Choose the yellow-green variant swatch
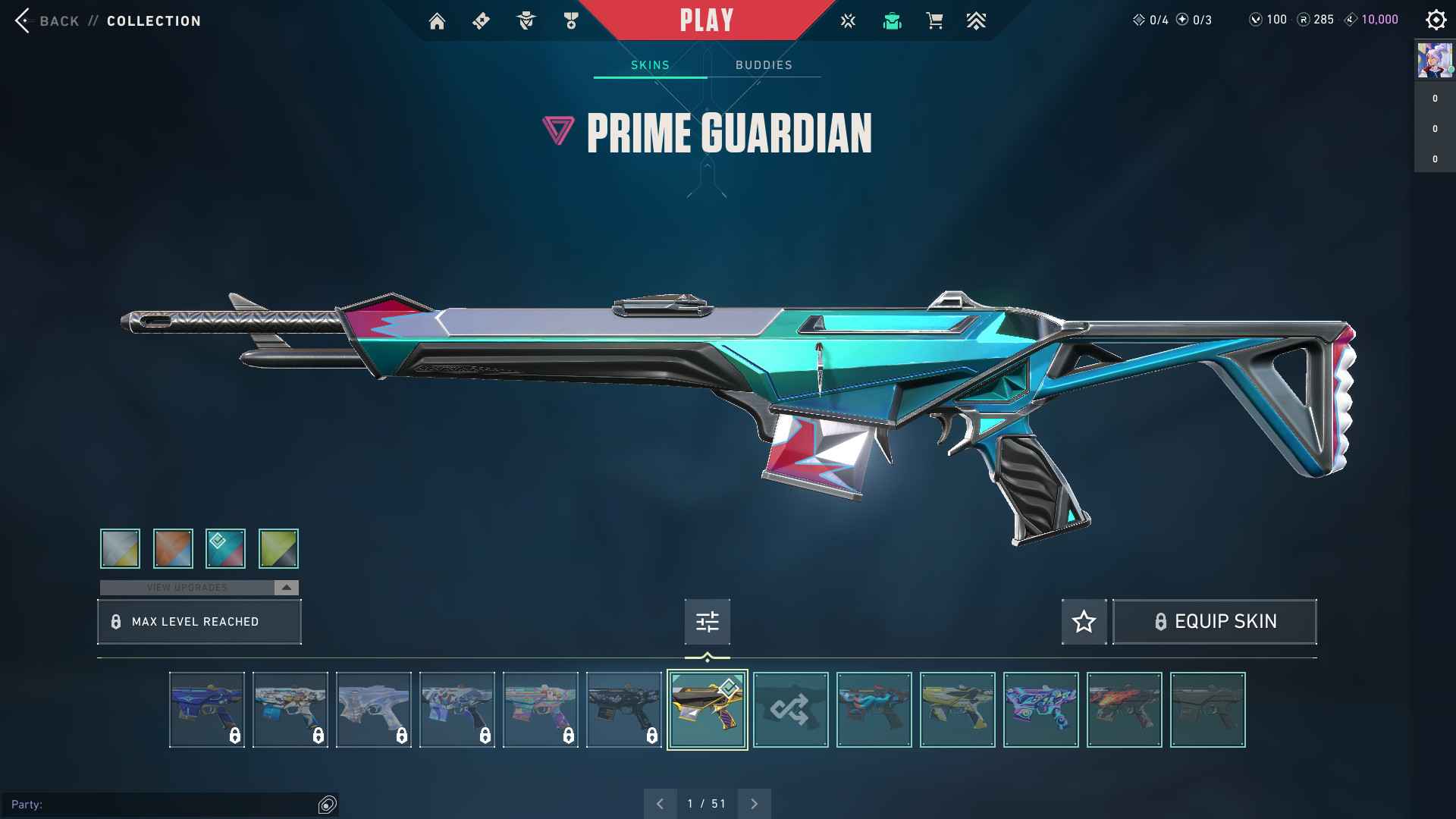1456x819 pixels. 278,548
